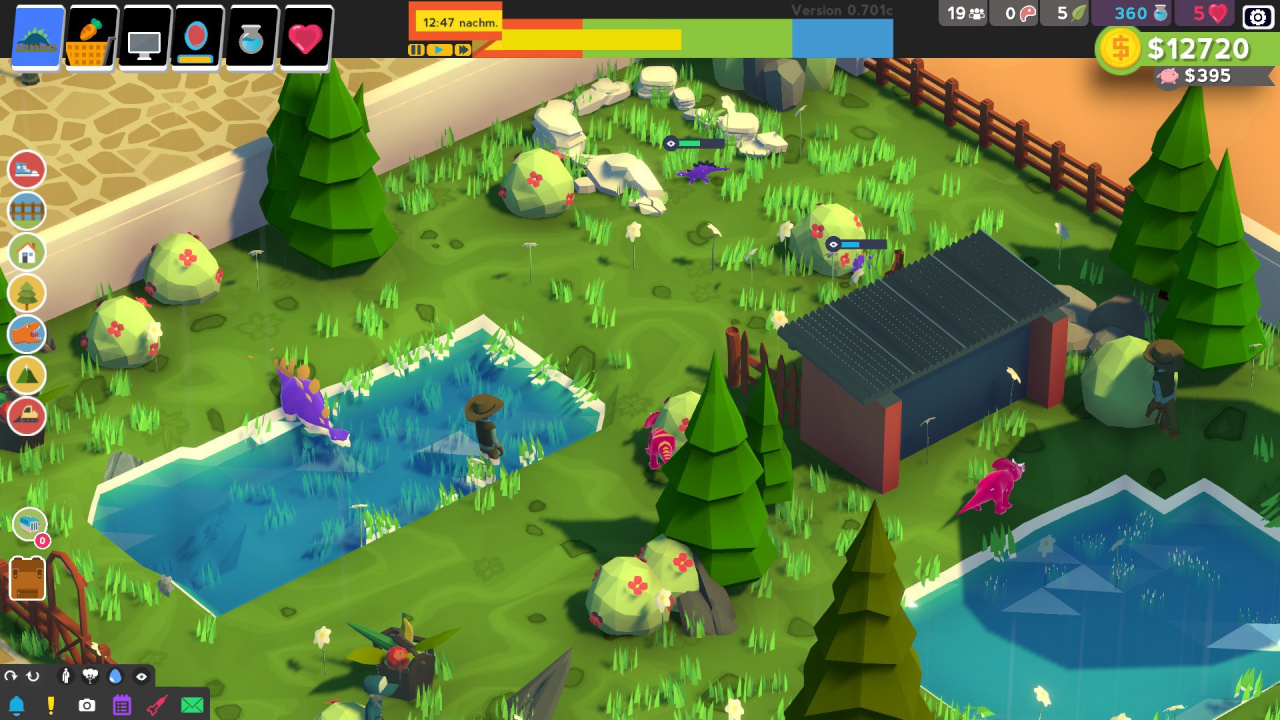Open the brown backpack inventory
This screenshot has width=1280, height=720.
(27, 579)
